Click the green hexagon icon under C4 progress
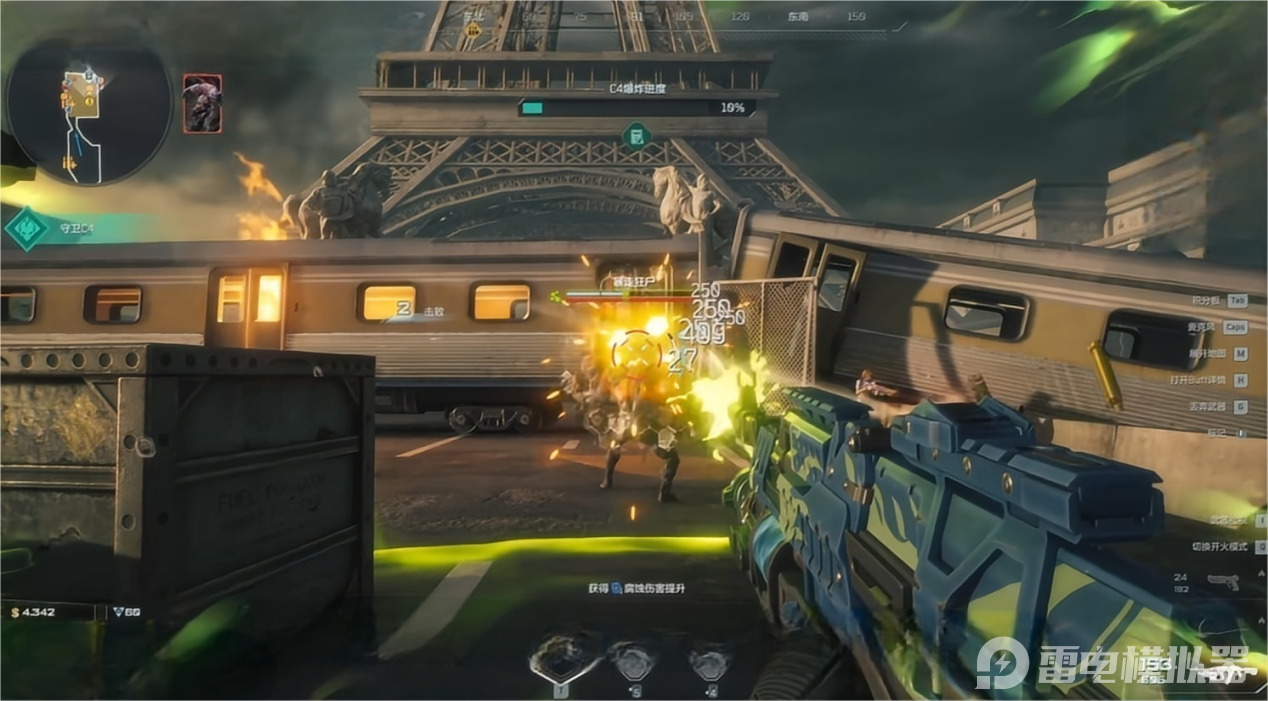This screenshot has height=701, width=1268. (636, 135)
